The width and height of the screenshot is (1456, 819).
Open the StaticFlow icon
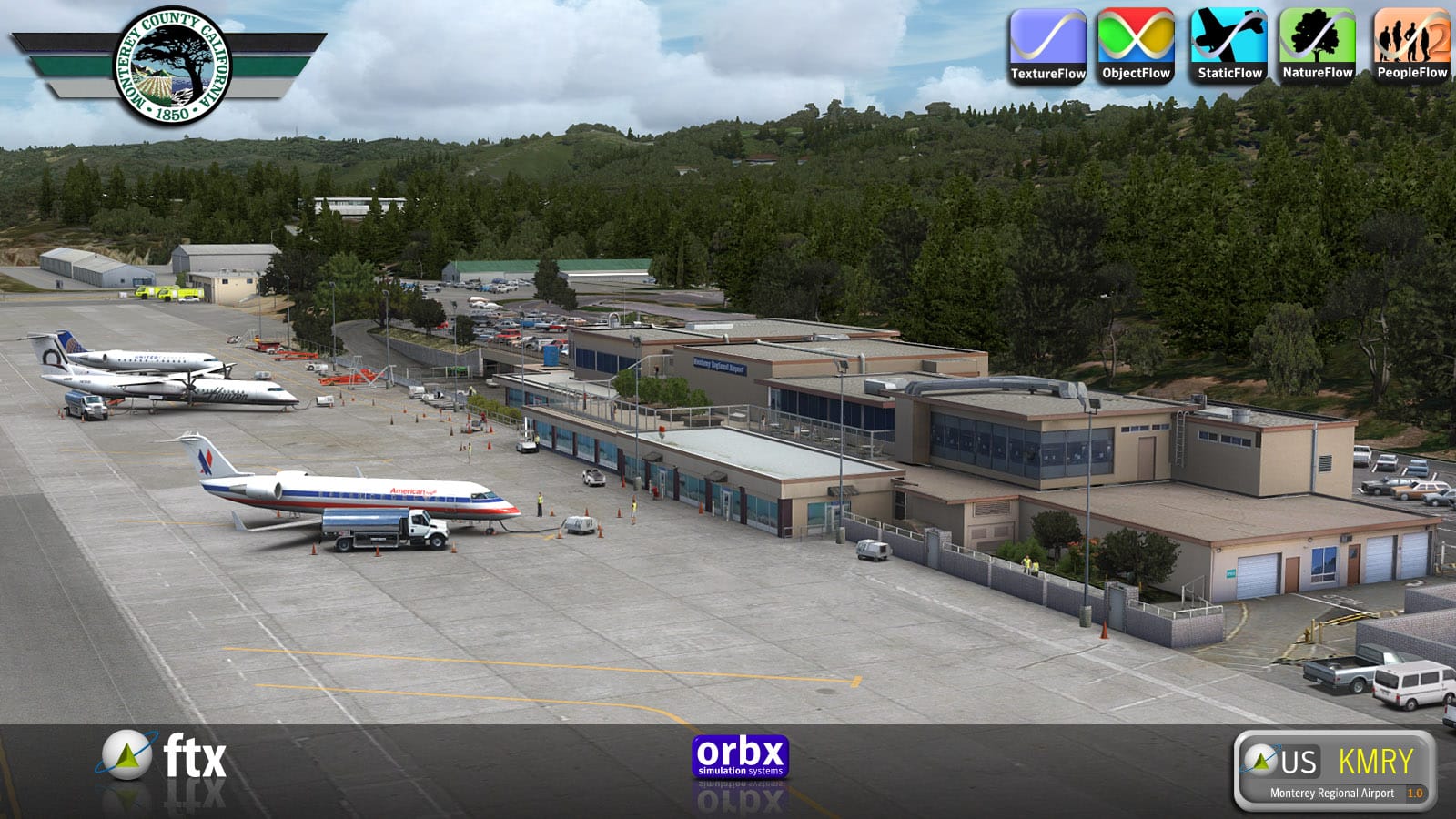pyautogui.click(x=1228, y=46)
